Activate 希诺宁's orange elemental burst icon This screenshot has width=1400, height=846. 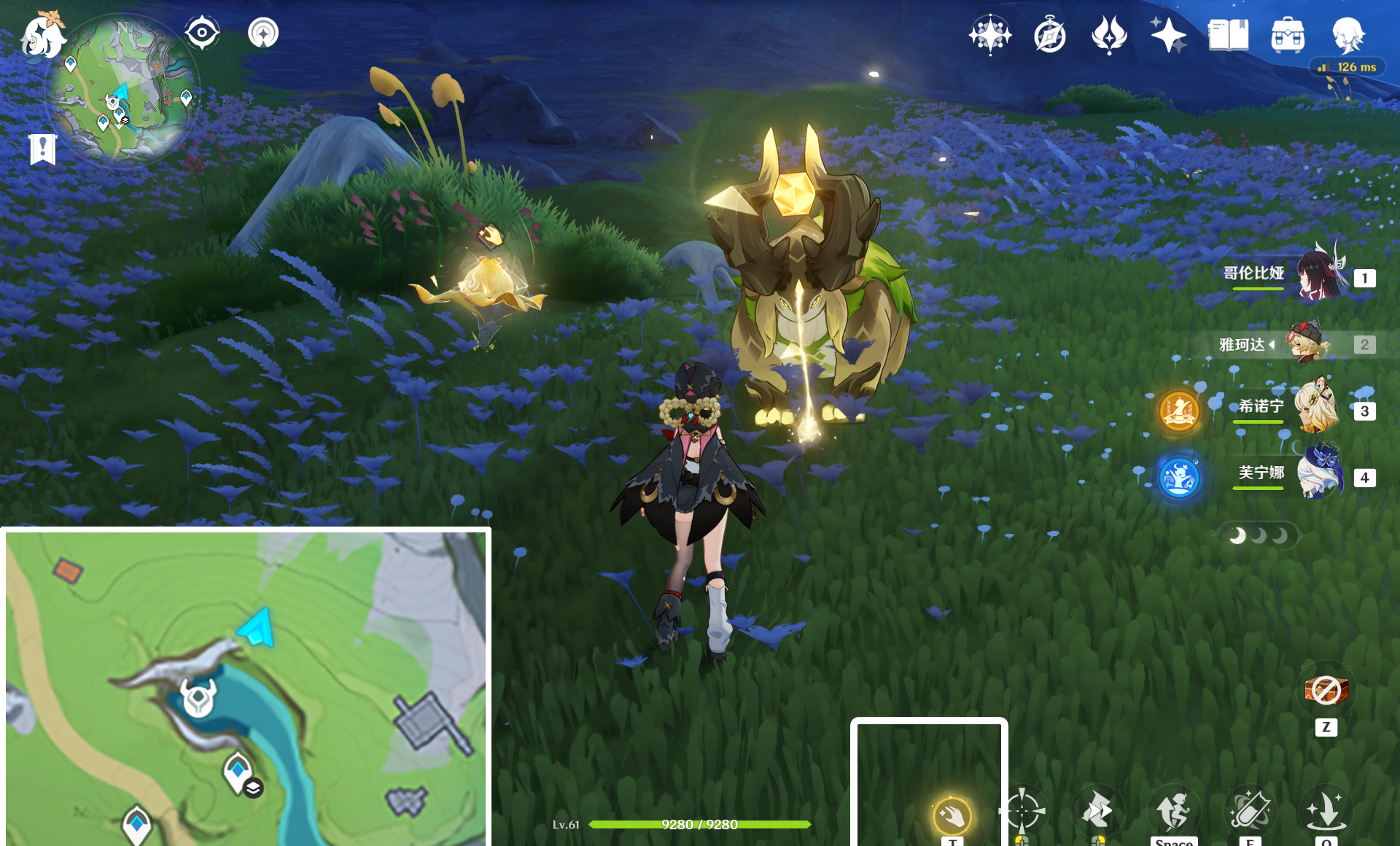(x=1179, y=411)
